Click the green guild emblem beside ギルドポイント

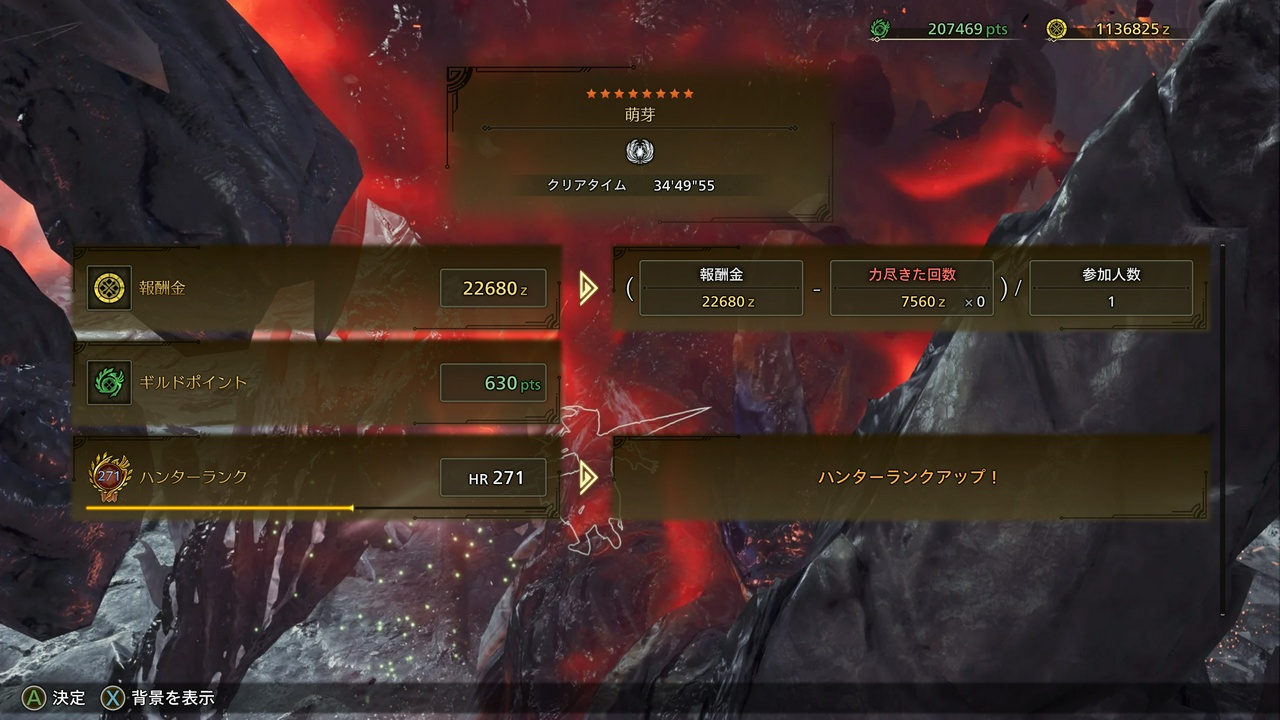click(x=109, y=382)
